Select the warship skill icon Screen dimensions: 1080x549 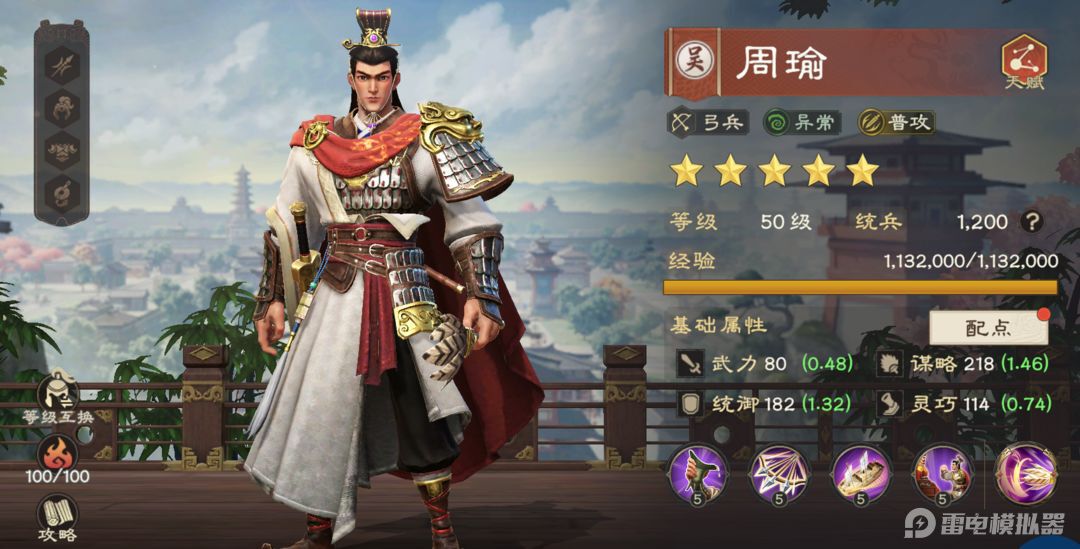(x=861, y=474)
